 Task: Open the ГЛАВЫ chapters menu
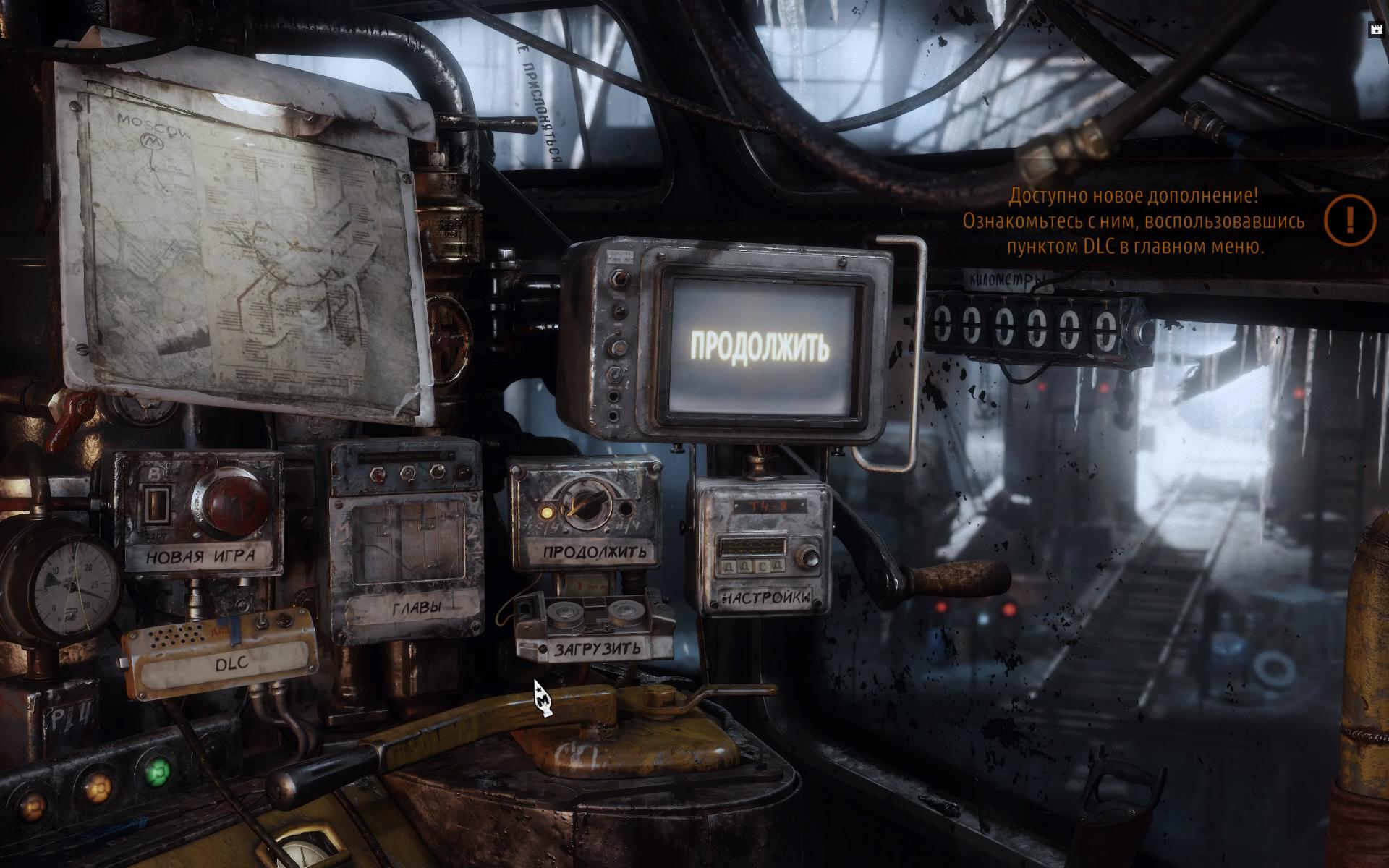416,608
